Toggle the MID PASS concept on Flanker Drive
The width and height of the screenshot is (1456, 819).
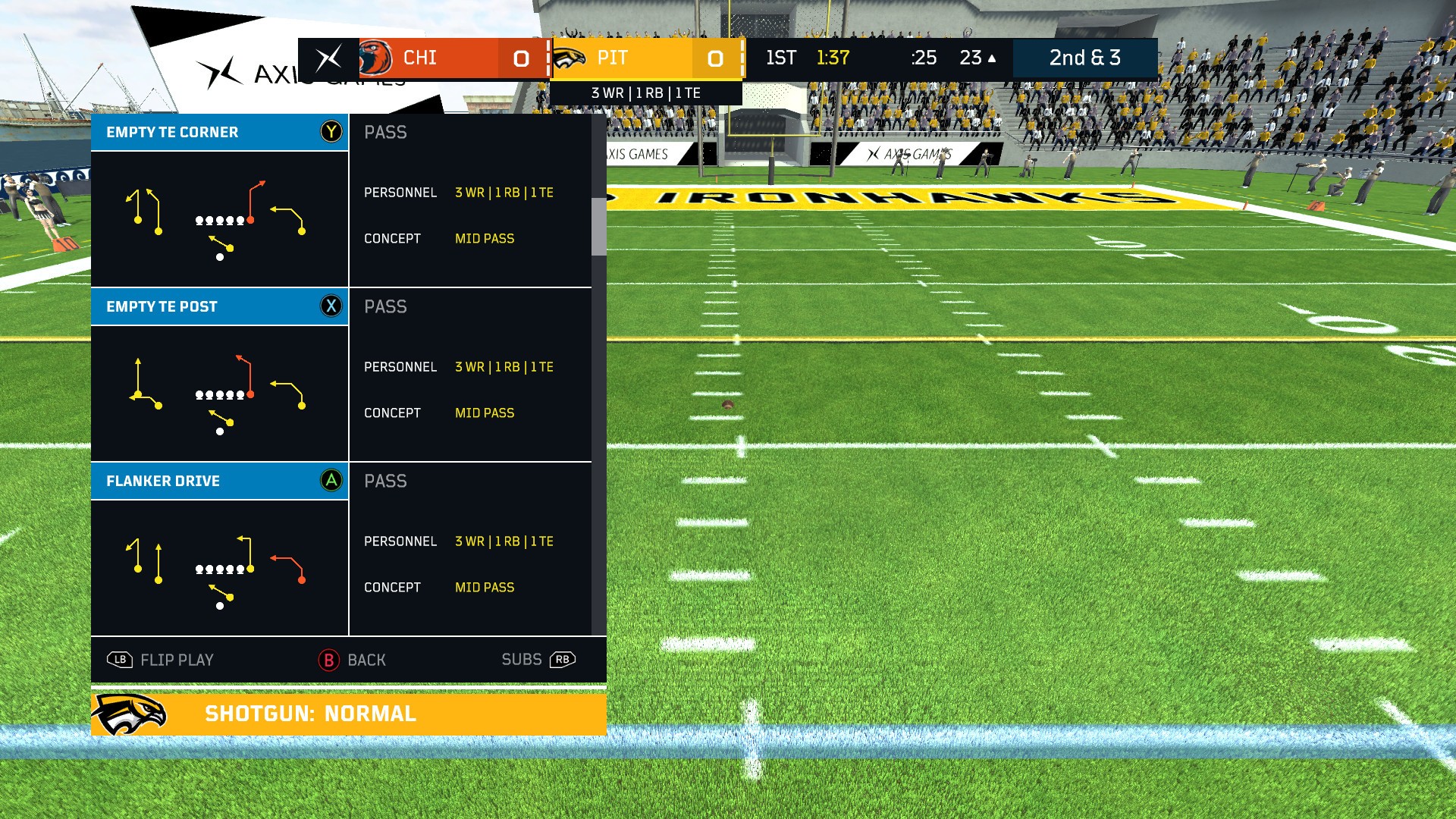[x=484, y=586]
